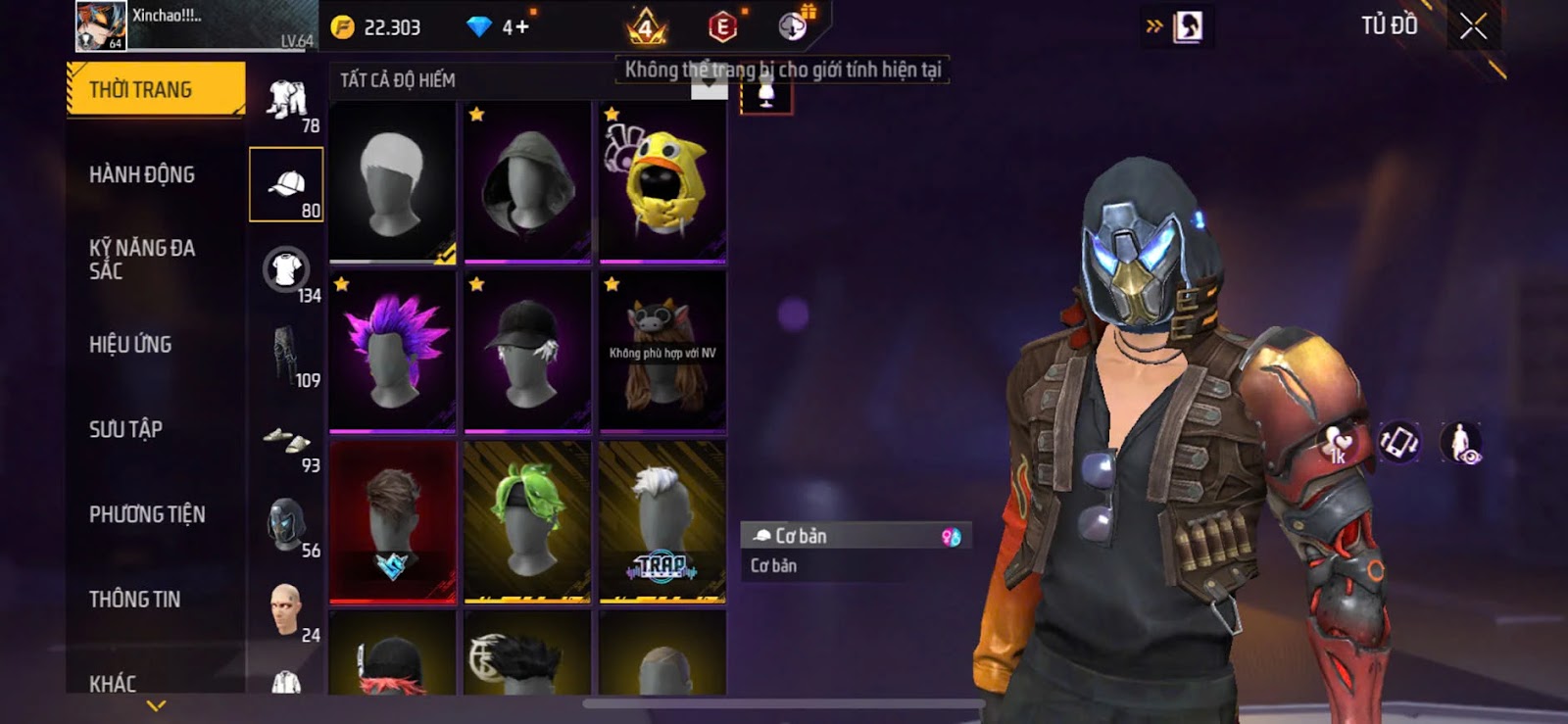Show the Thông Tin tab
1568x724 pixels.
[x=134, y=600]
